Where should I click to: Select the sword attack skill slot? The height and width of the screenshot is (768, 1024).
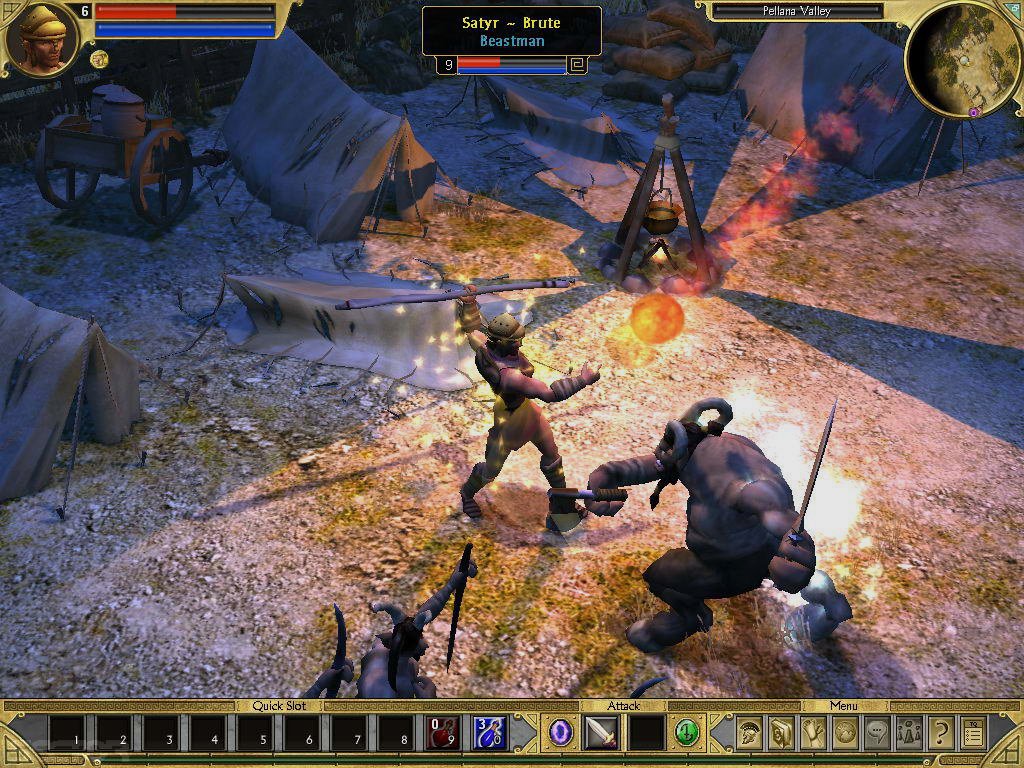601,733
